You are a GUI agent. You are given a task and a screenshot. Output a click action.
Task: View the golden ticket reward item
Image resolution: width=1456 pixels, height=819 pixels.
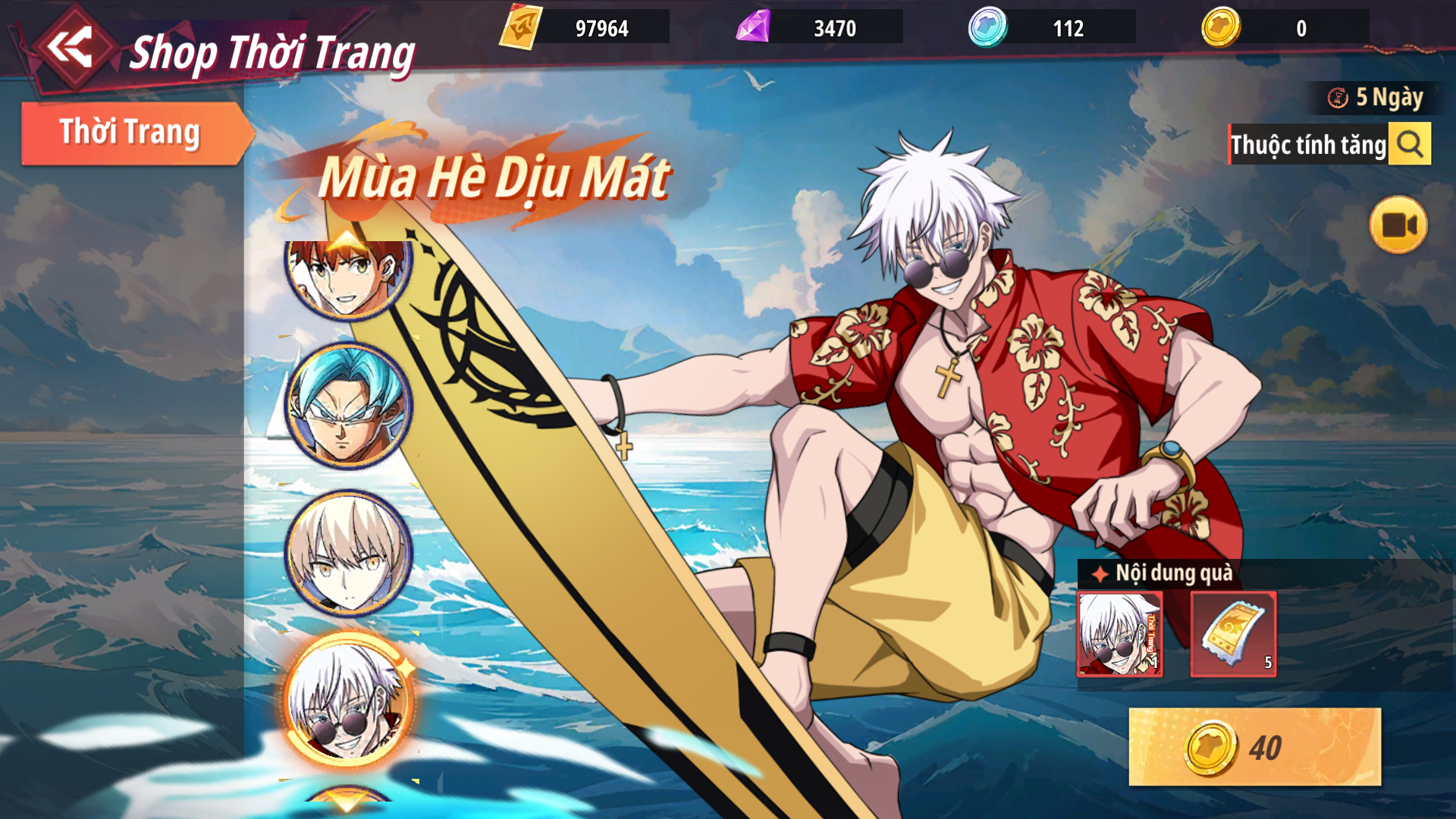[1233, 634]
